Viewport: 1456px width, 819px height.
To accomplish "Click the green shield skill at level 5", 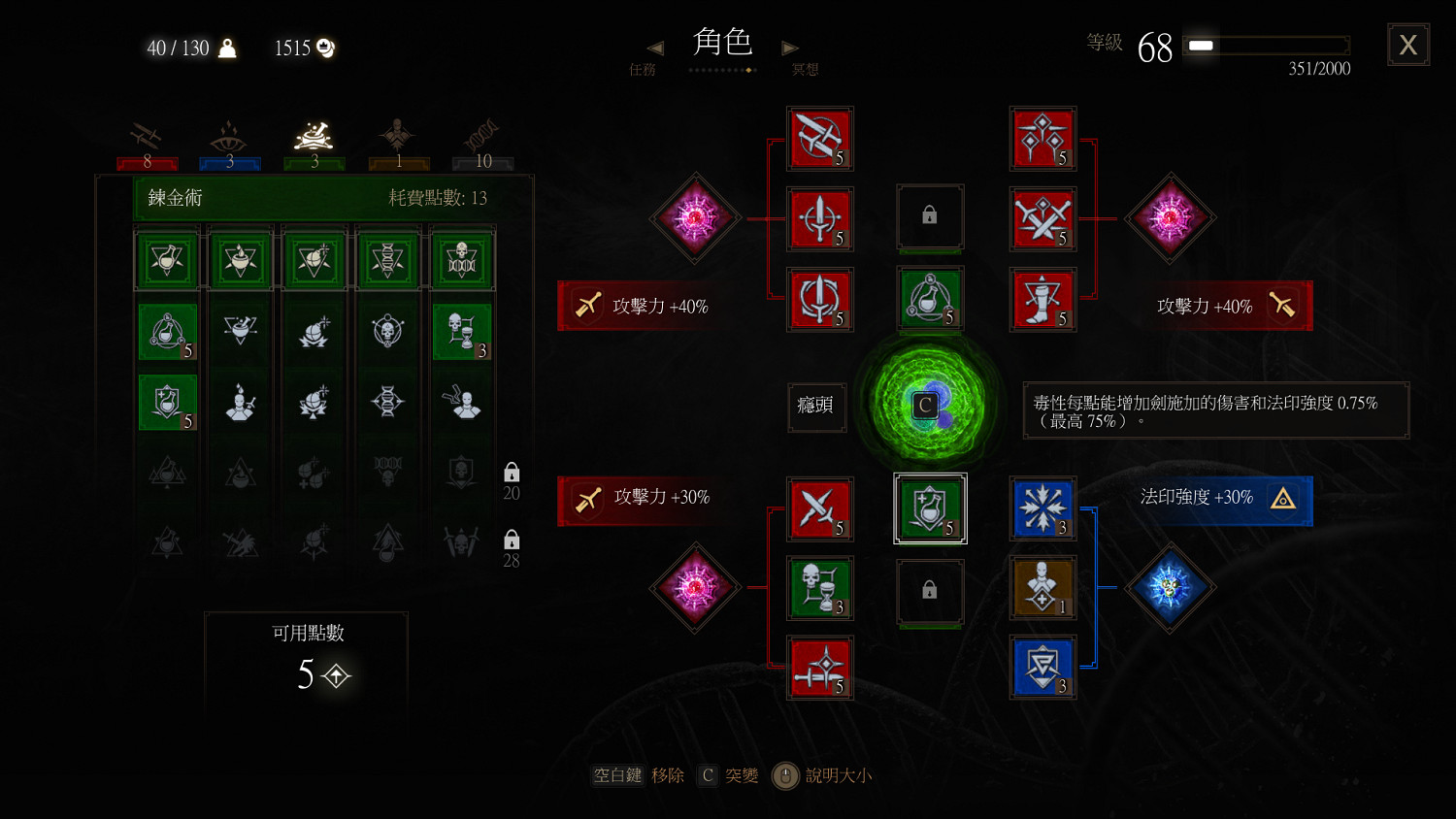I will (x=167, y=403).
